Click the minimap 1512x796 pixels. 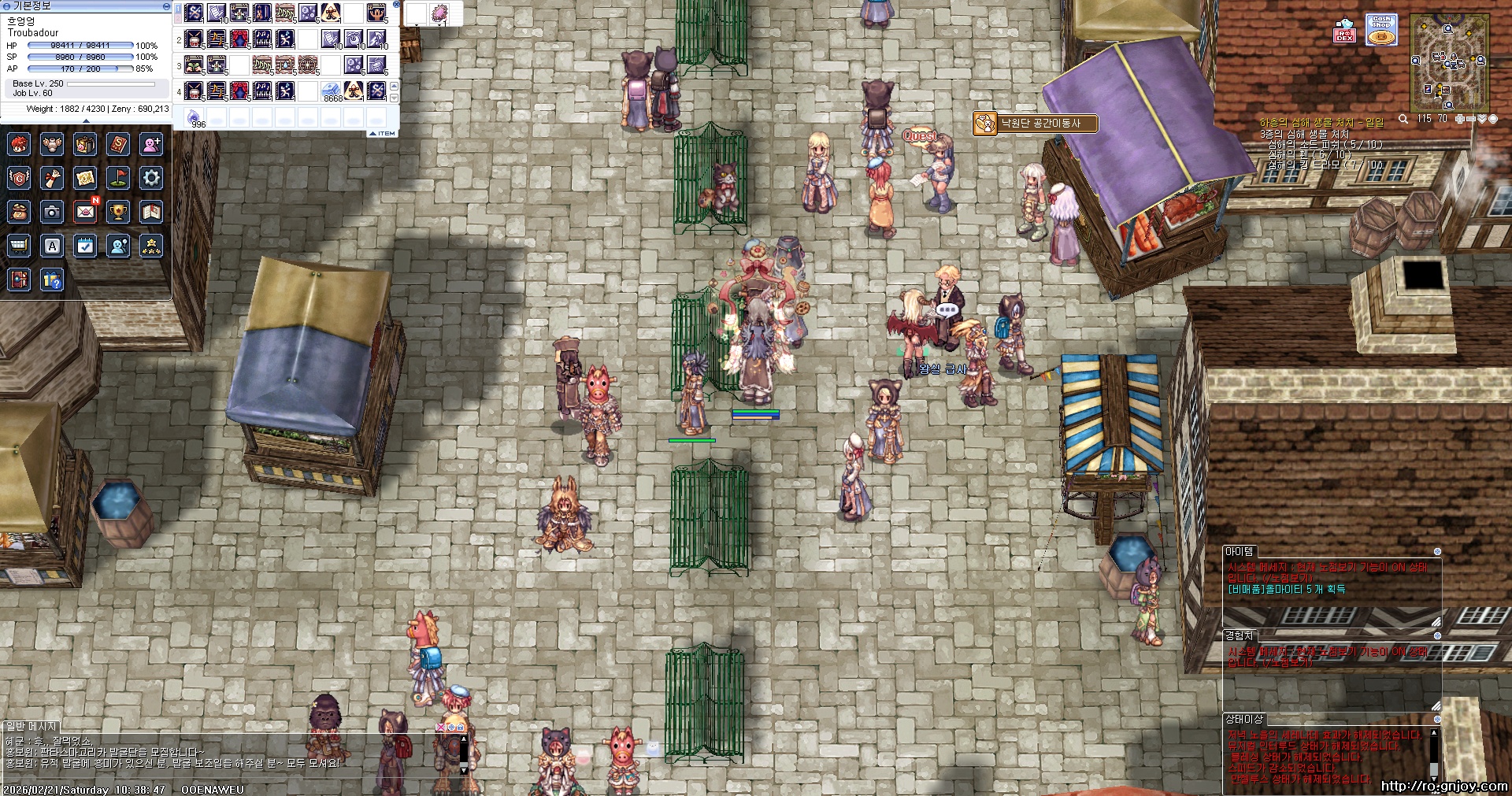1449,61
